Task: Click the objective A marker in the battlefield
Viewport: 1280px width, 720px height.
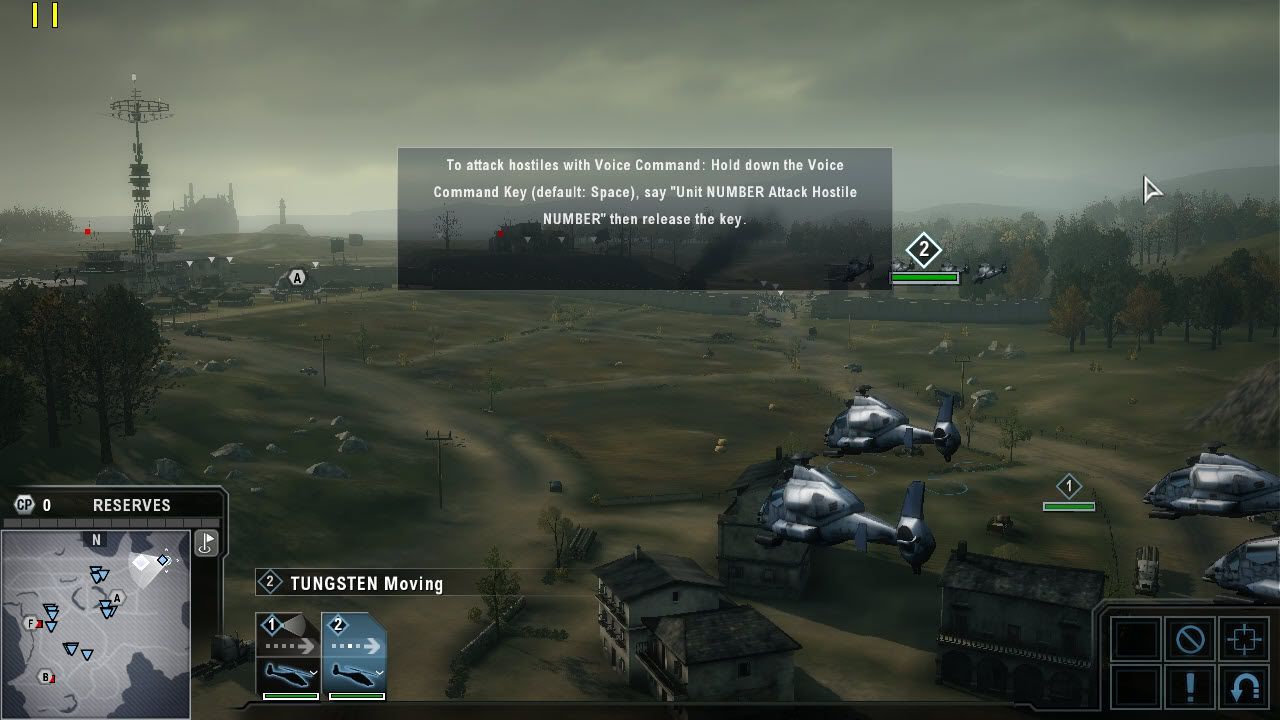Action: pyautogui.click(x=296, y=278)
